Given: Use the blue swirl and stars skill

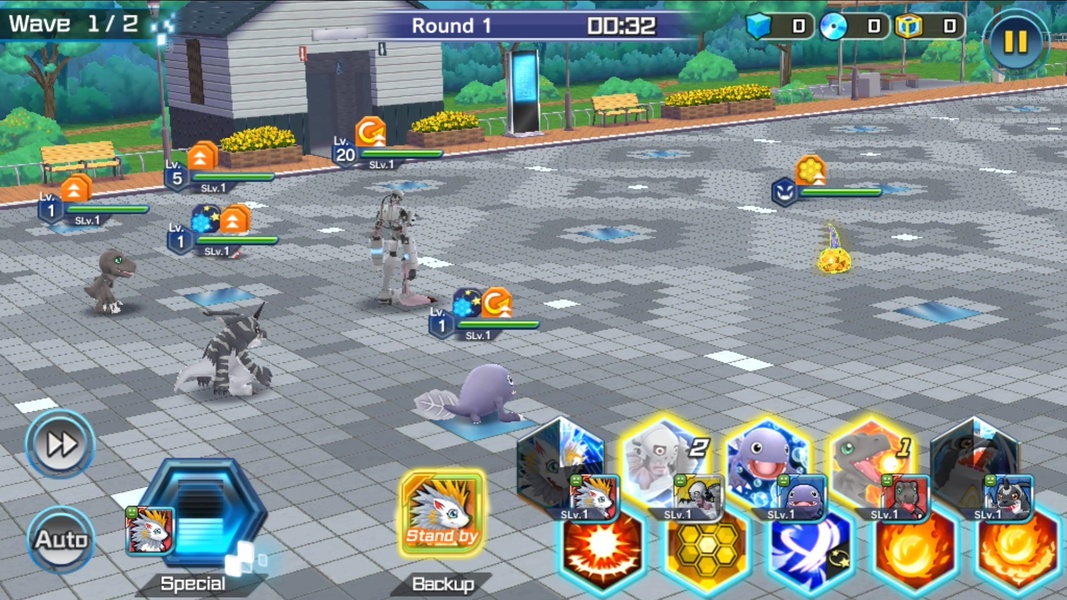Looking at the screenshot, I should [810, 553].
